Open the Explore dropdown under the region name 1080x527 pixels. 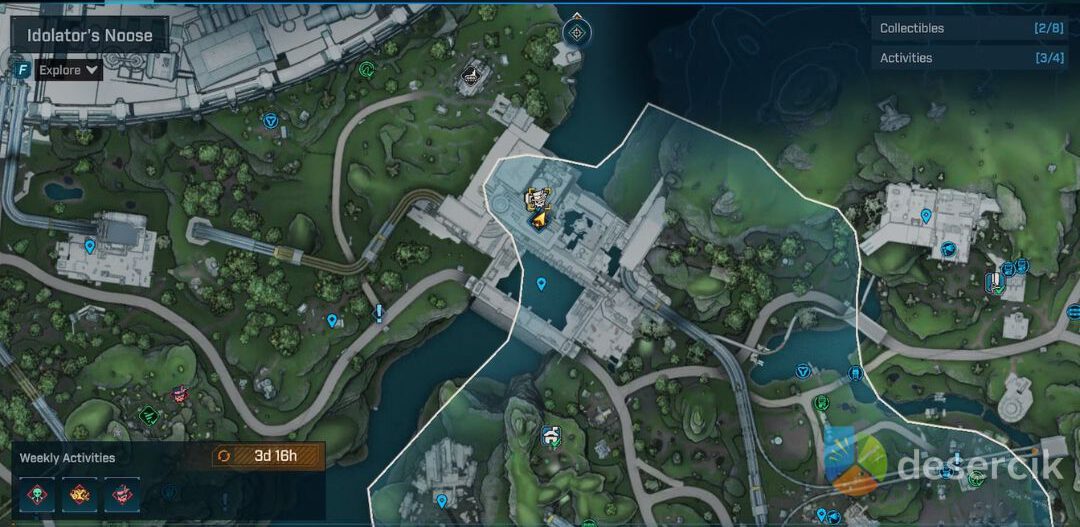[69, 70]
